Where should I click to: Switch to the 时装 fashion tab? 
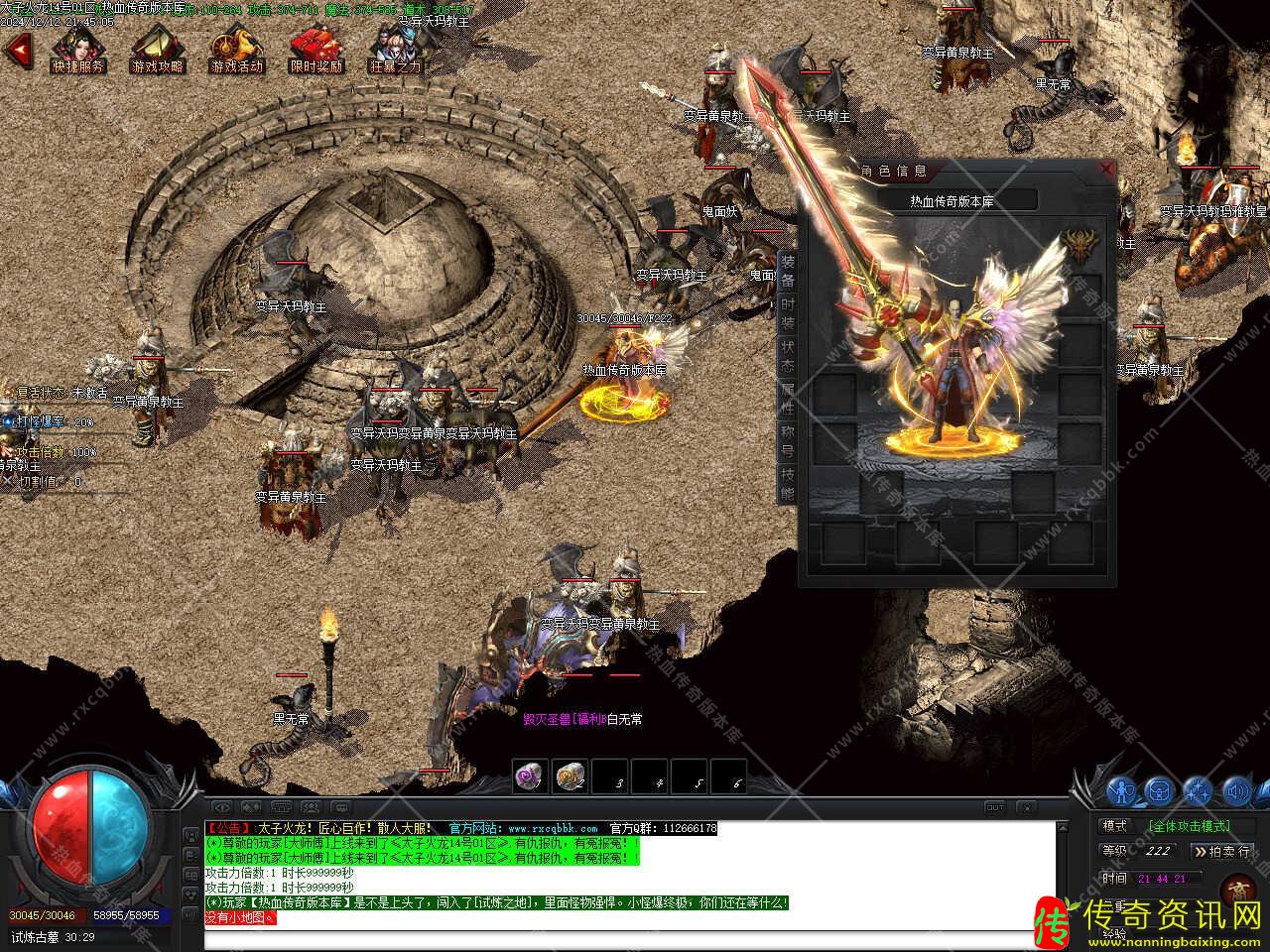point(787,313)
